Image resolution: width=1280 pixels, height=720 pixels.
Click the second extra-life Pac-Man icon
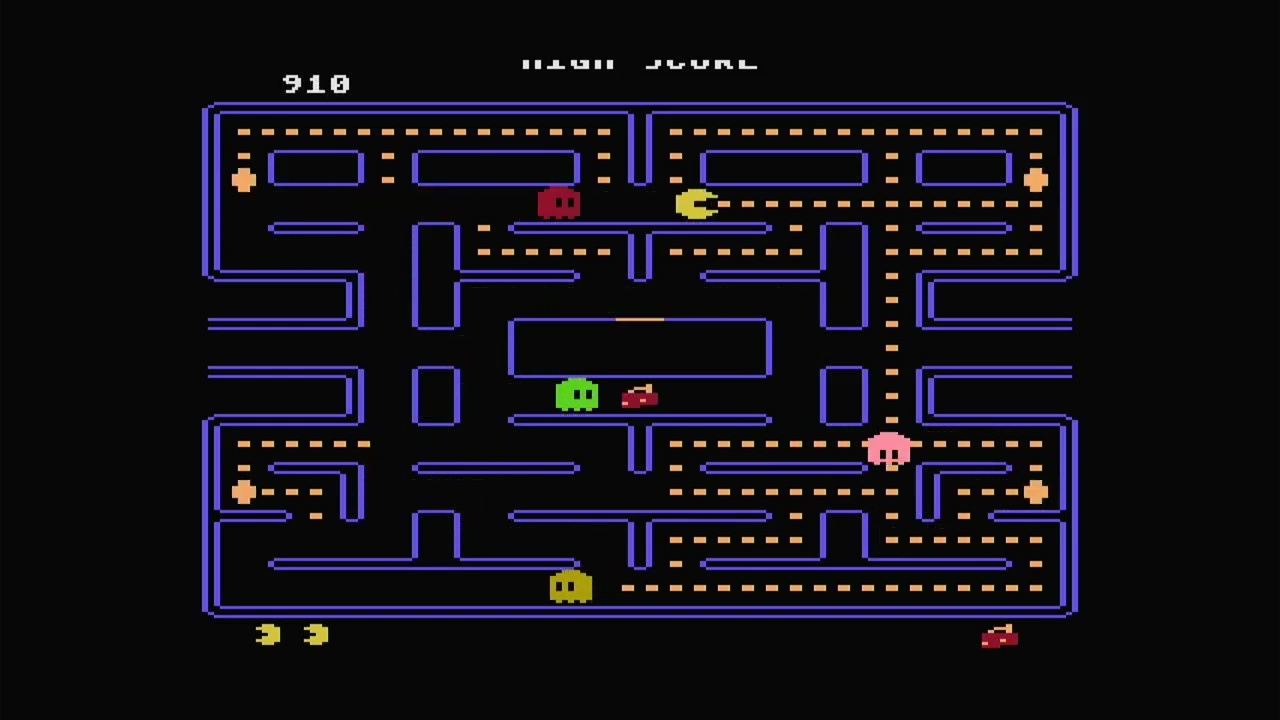point(315,634)
